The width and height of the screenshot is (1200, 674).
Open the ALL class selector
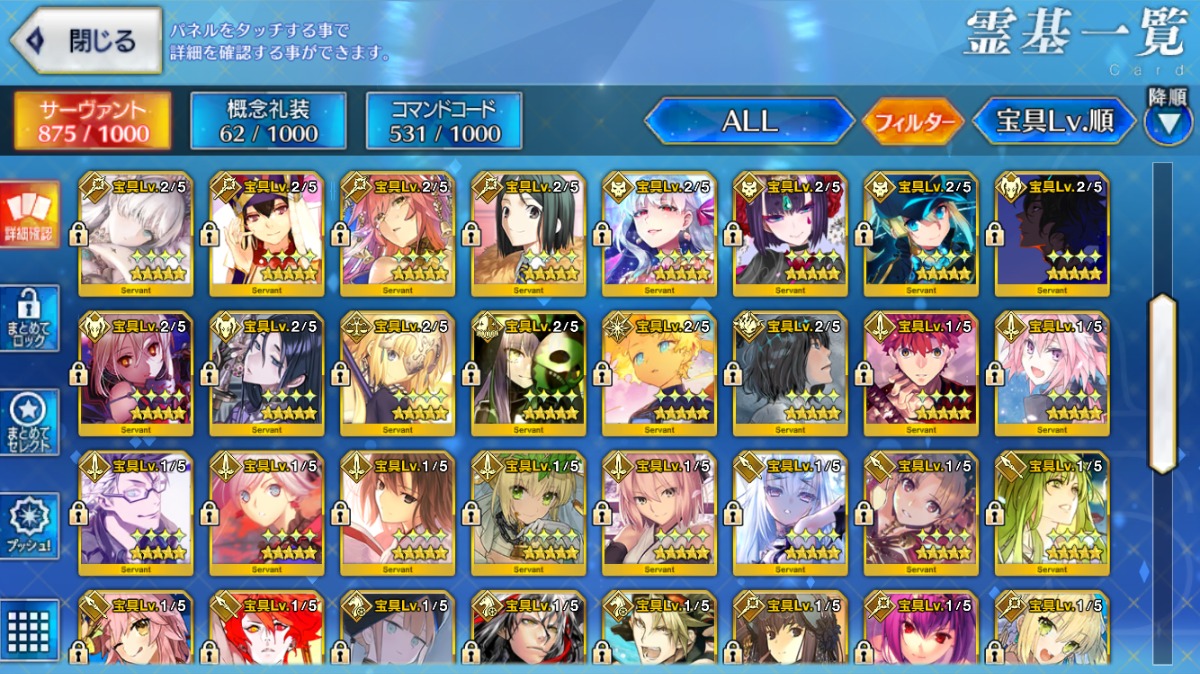pos(749,122)
